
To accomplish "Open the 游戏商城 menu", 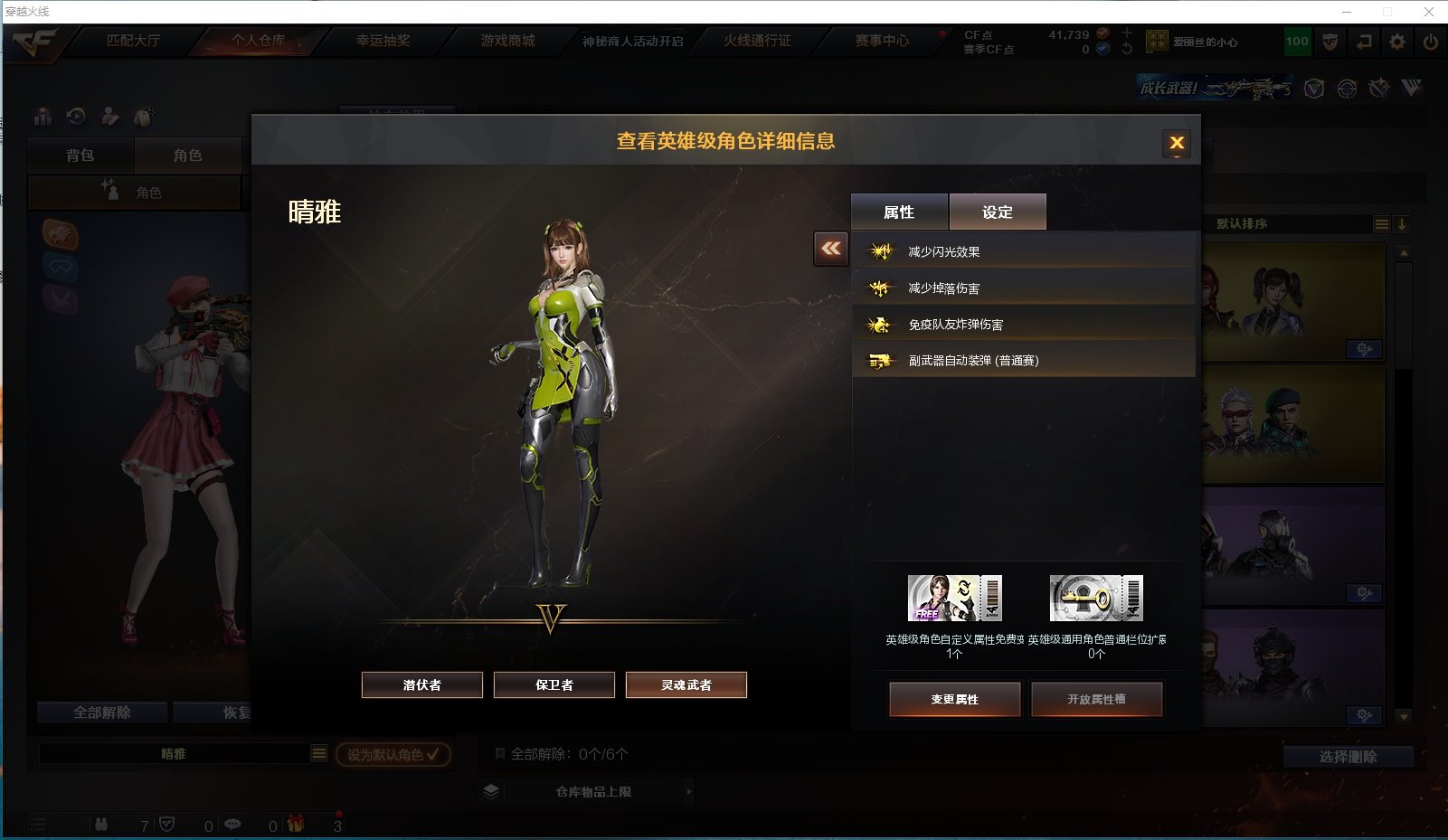I will [x=507, y=41].
